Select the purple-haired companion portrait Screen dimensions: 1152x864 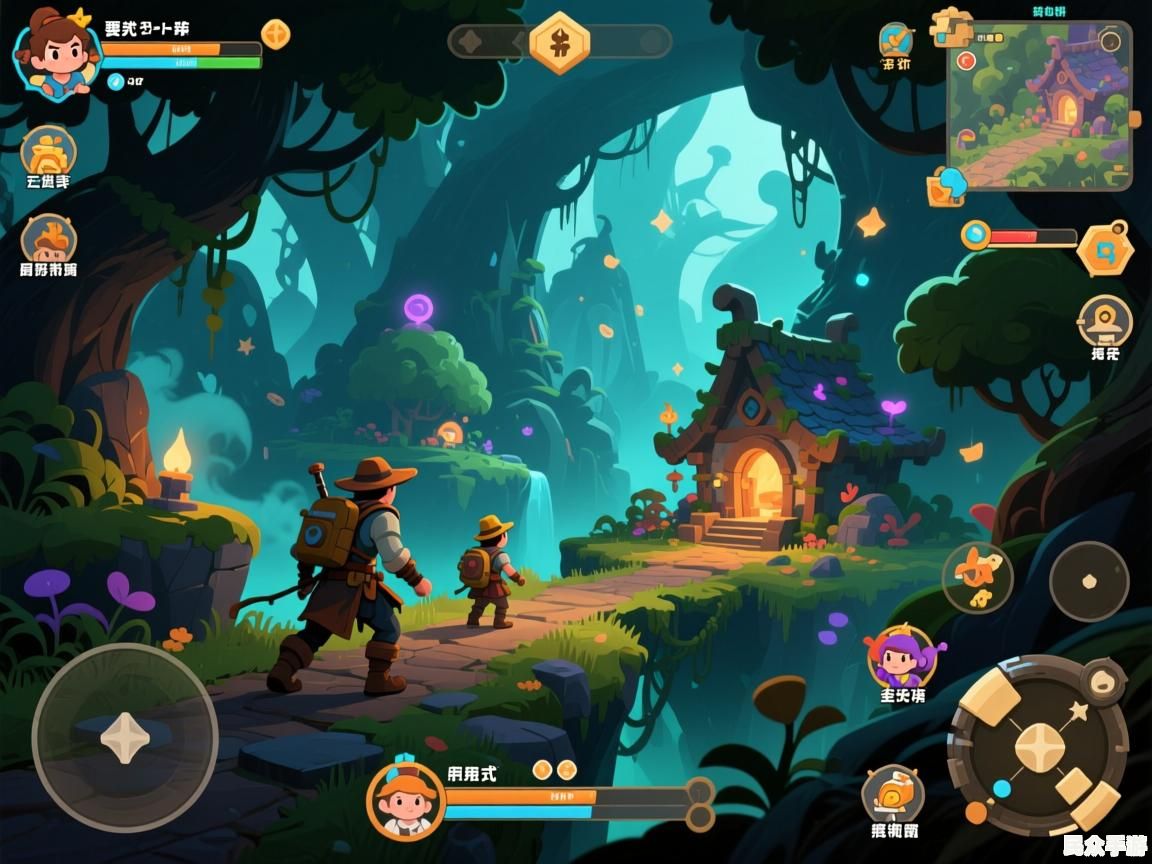click(x=901, y=658)
